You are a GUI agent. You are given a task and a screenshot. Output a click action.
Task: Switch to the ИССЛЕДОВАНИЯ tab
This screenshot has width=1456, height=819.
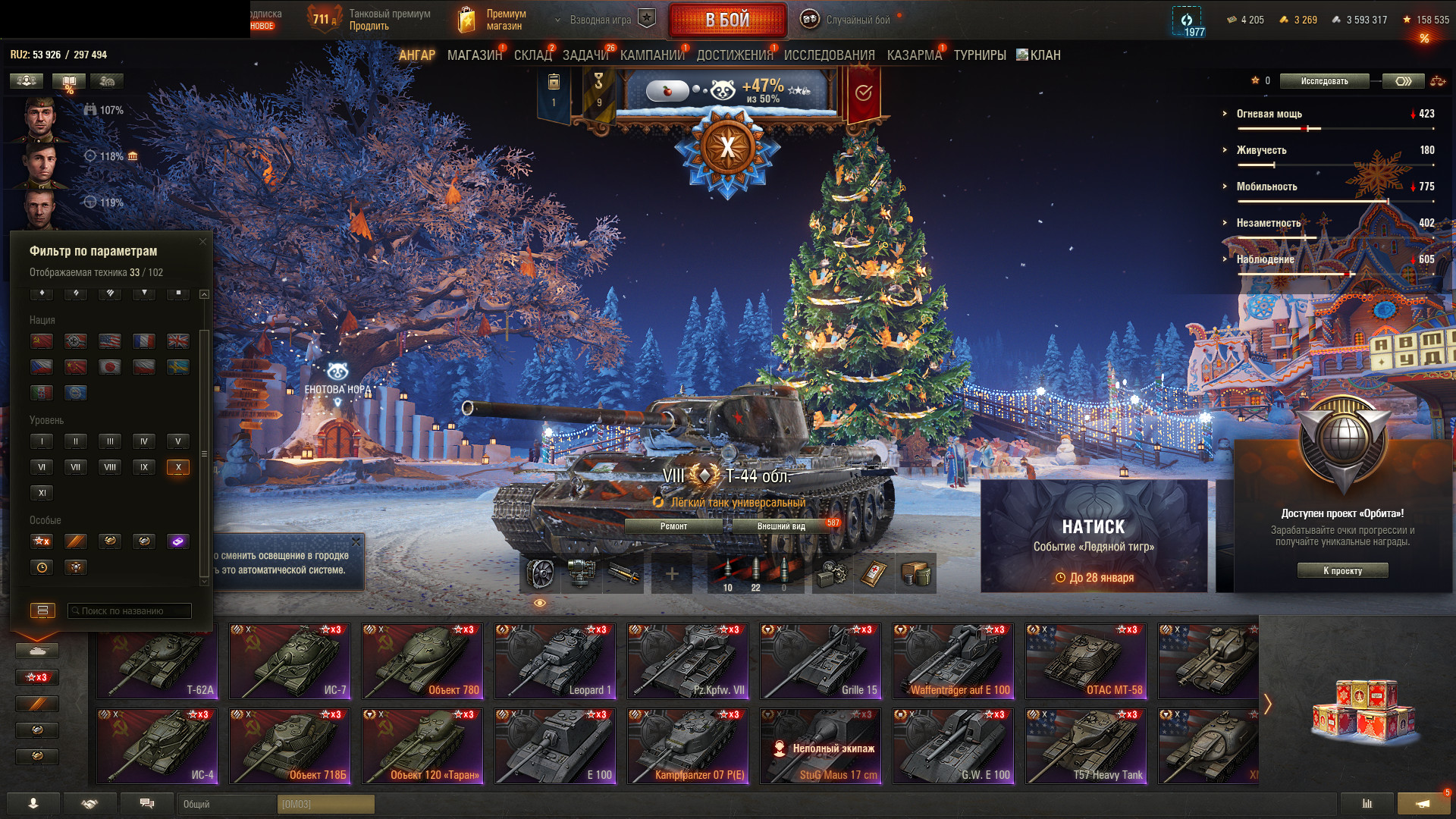click(x=829, y=55)
